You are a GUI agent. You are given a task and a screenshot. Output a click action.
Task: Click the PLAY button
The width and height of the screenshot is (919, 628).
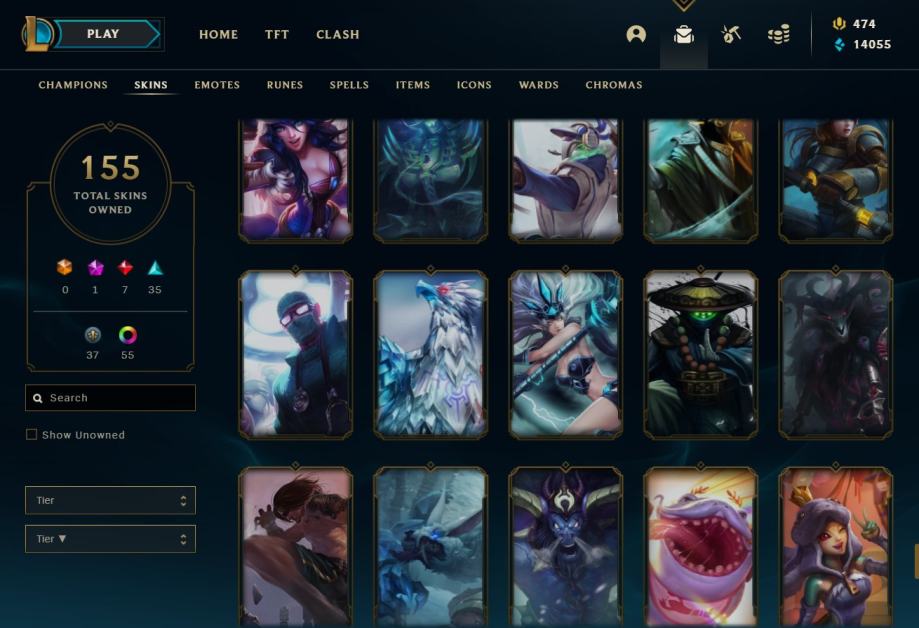click(x=104, y=34)
